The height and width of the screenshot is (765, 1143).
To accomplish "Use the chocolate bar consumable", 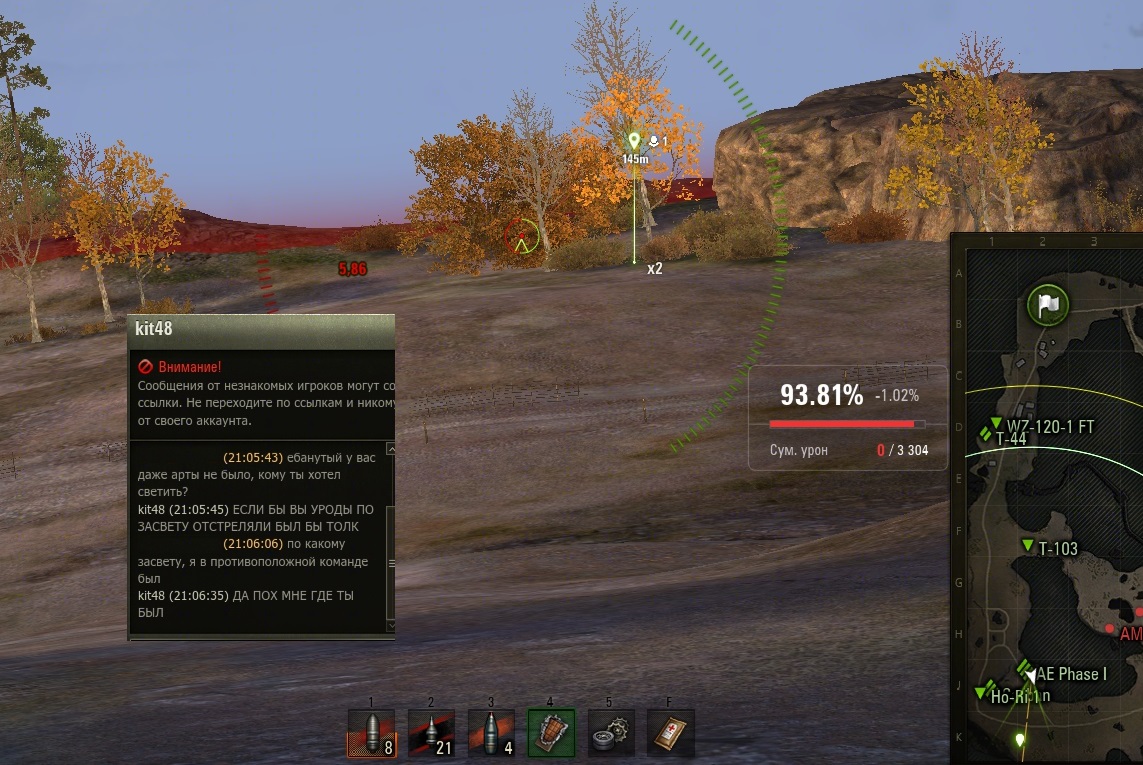I will (551, 733).
